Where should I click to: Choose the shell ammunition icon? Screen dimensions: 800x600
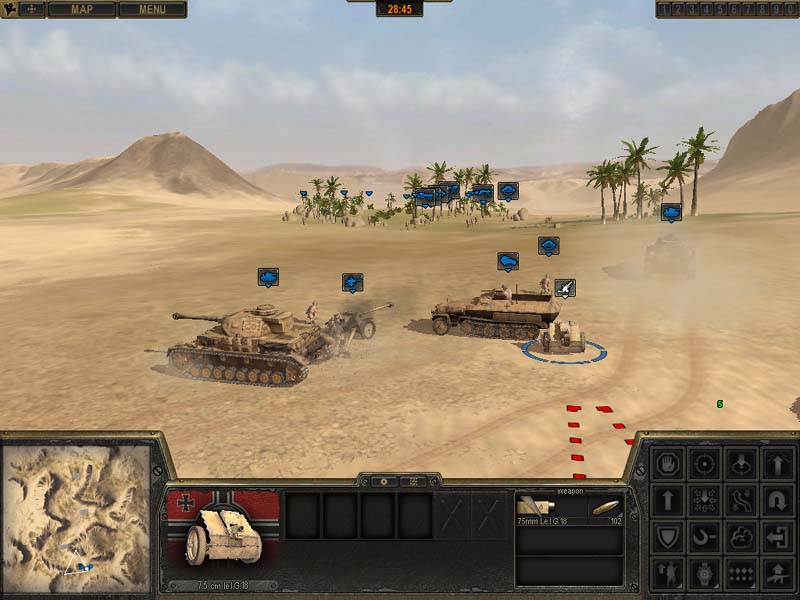pos(602,507)
